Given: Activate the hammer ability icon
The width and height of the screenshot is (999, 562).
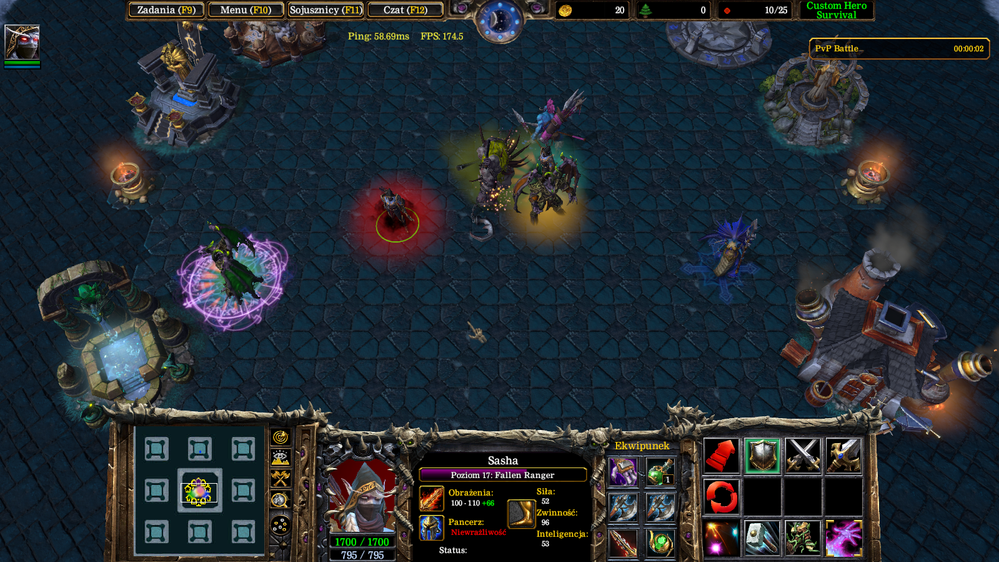Looking at the screenshot, I should click(762, 538).
